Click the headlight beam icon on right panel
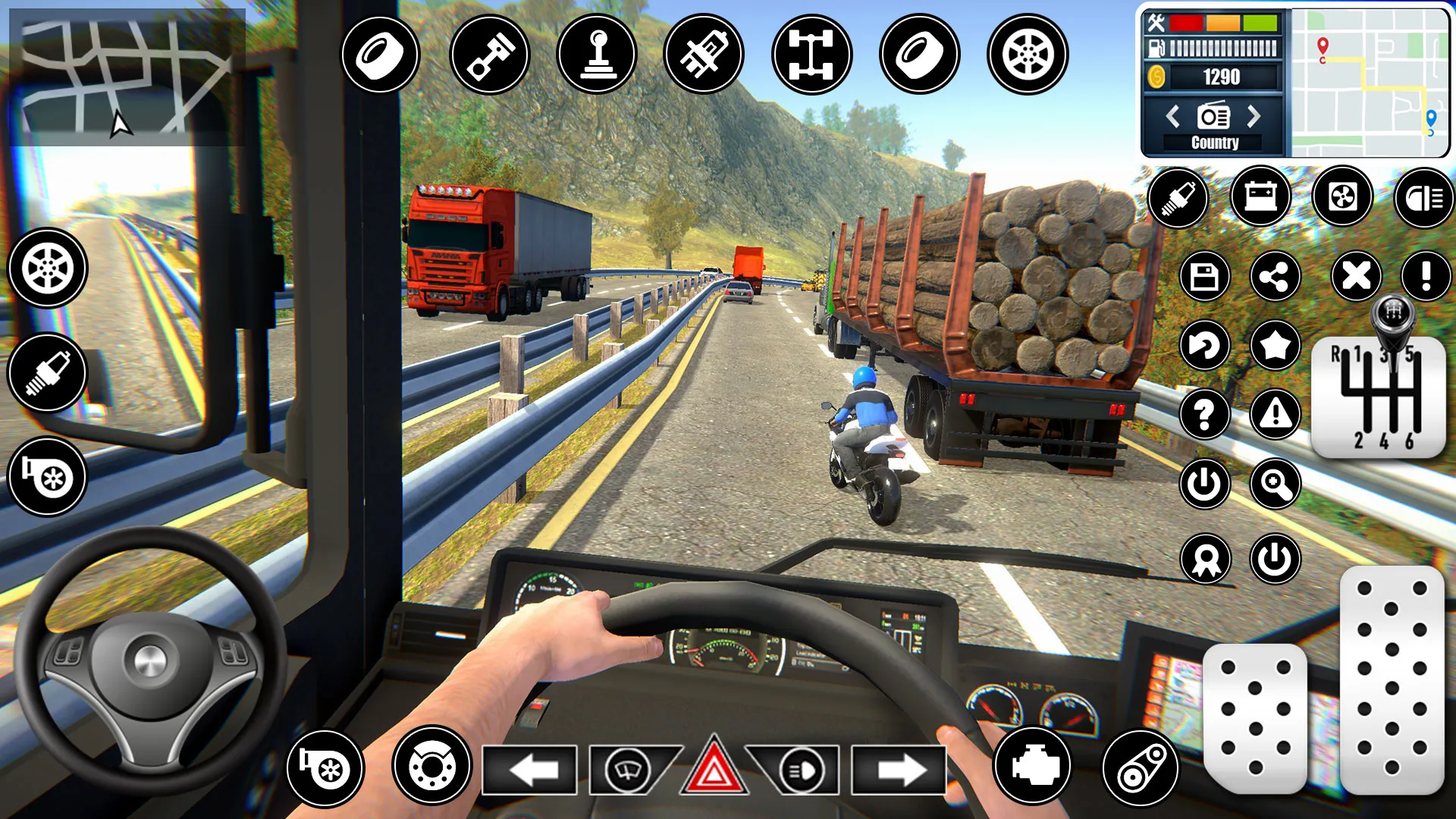Image resolution: width=1456 pixels, height=819 pixels. point(1423,199)
